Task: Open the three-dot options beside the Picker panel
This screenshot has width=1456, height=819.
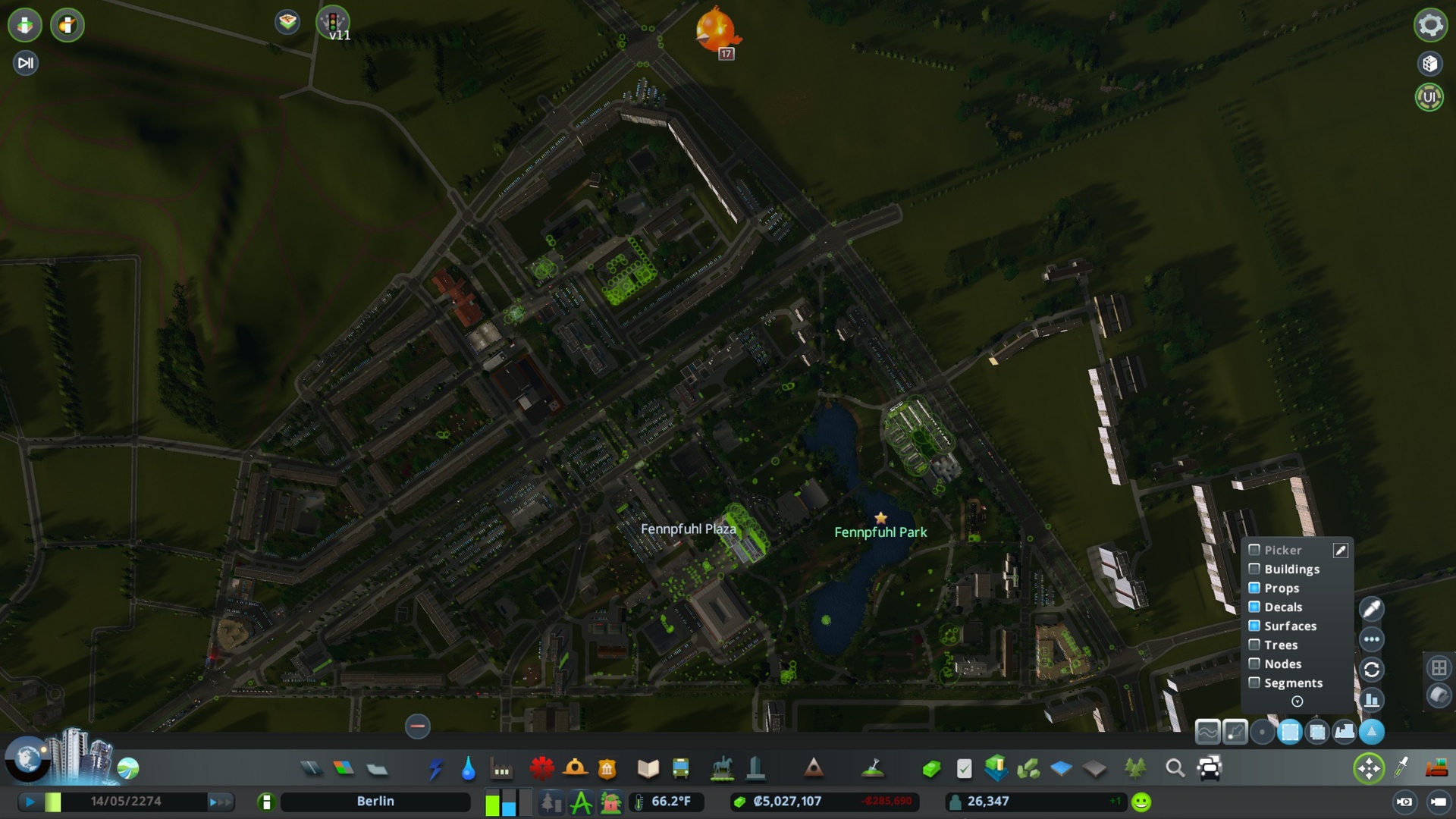Action: pos(1372,639)
